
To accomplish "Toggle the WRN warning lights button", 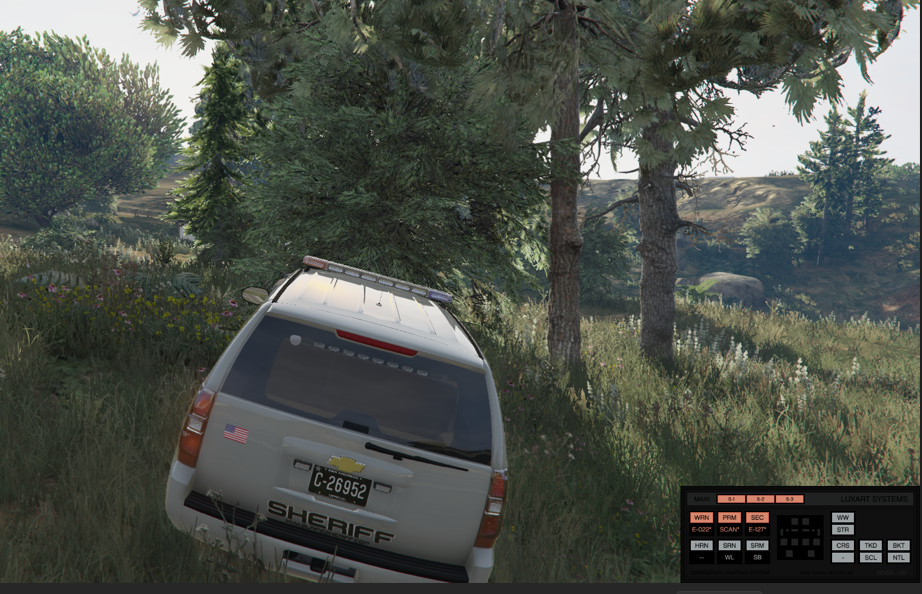I will 701,517.
